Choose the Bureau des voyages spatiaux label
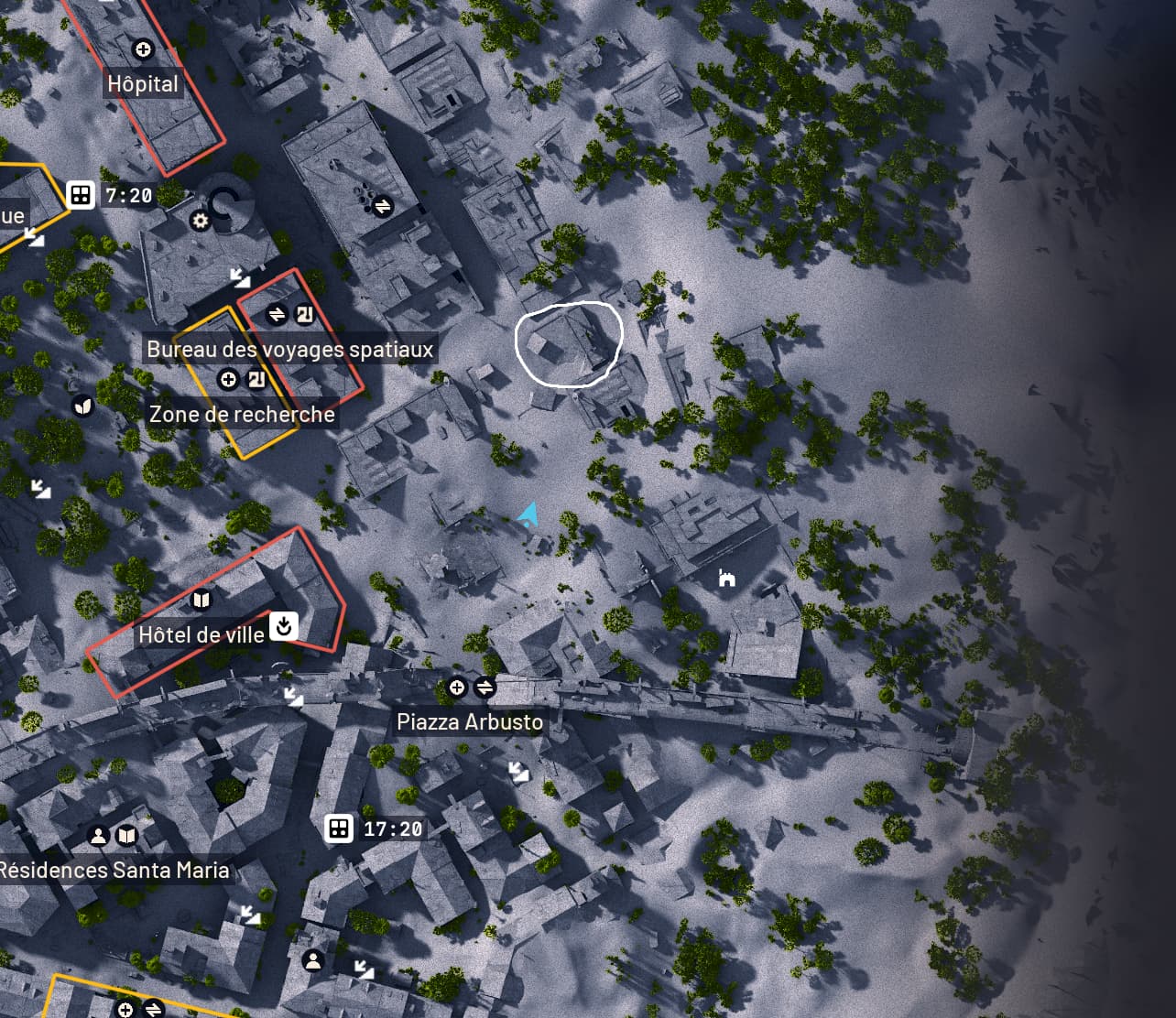The width and height of the screenshot is (1176, 1018). 289,350
